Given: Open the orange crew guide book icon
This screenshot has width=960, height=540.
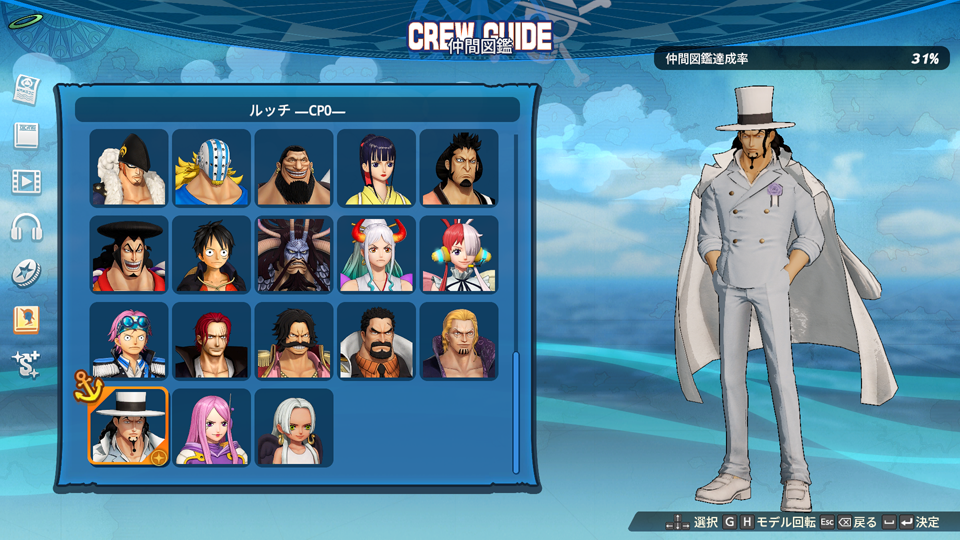Looking at the screenshot, I should pyautogui.click(x=26, y=320).
